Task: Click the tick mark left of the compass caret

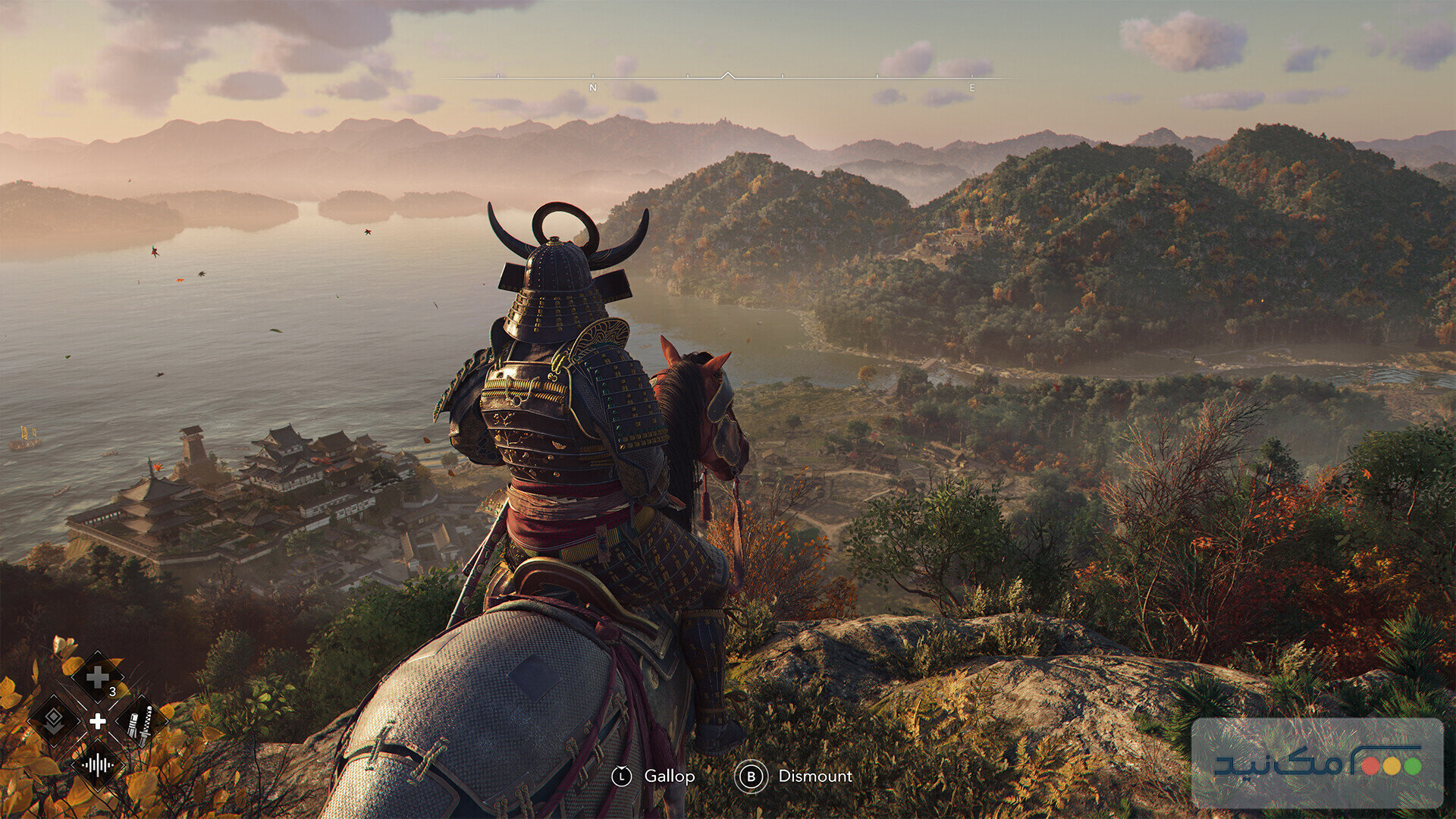Action: (688, 76)
